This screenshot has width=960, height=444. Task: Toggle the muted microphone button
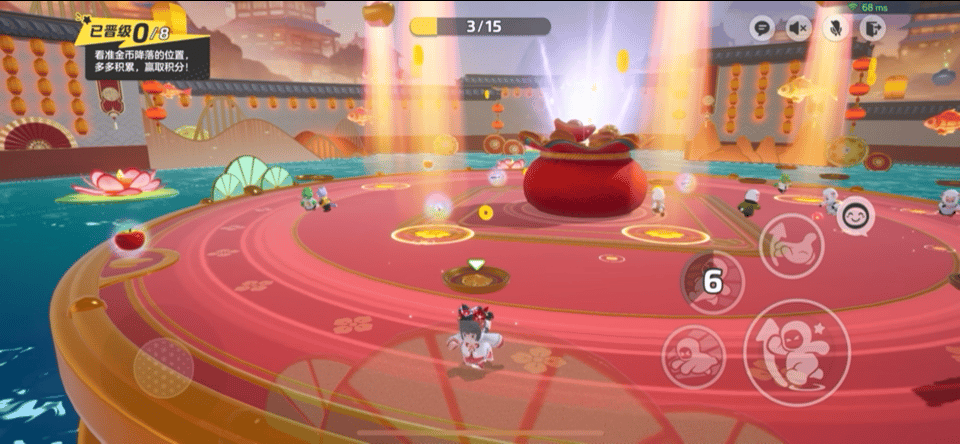point(835,28)
